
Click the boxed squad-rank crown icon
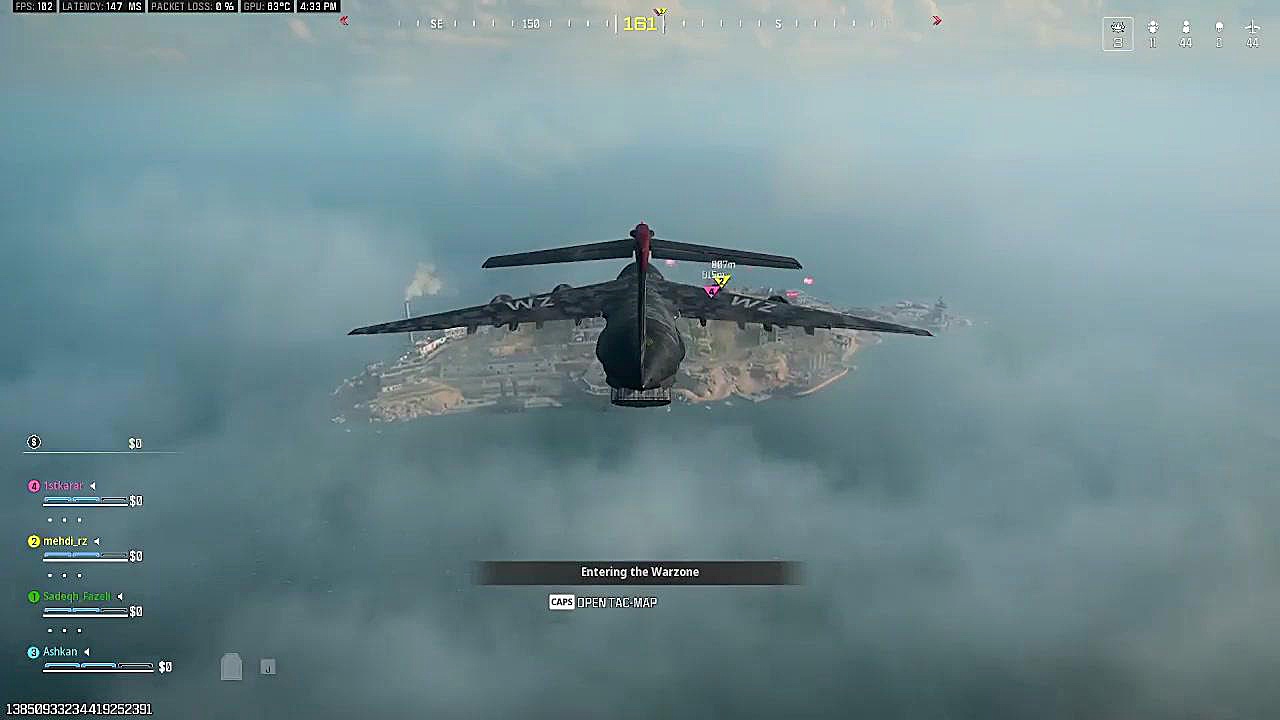pos(1118,29)
